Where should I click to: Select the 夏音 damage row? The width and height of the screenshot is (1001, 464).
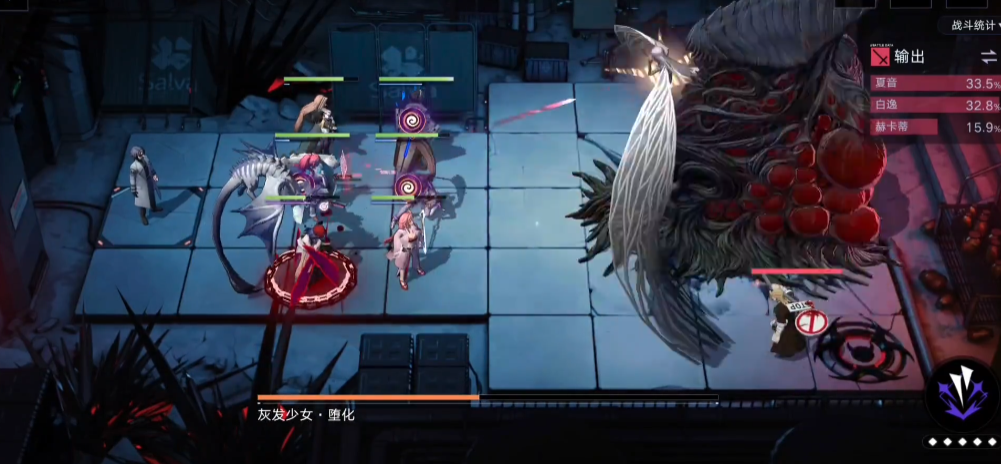click(x=935, y=83)
